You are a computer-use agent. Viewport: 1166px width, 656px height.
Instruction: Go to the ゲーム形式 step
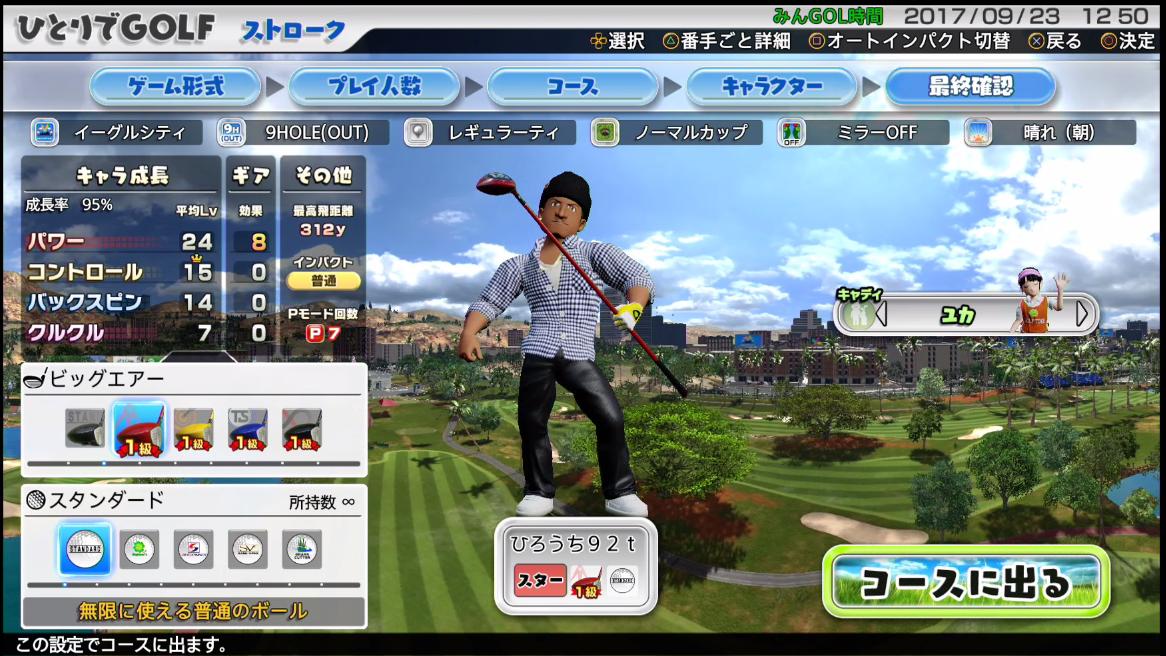[175, 87]
